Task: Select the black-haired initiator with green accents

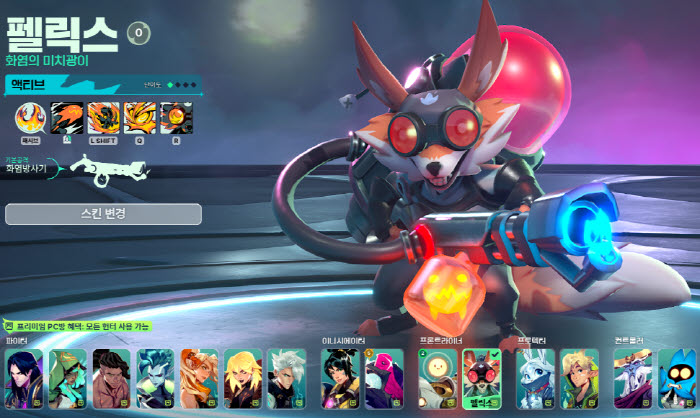Action: point(340,379)
